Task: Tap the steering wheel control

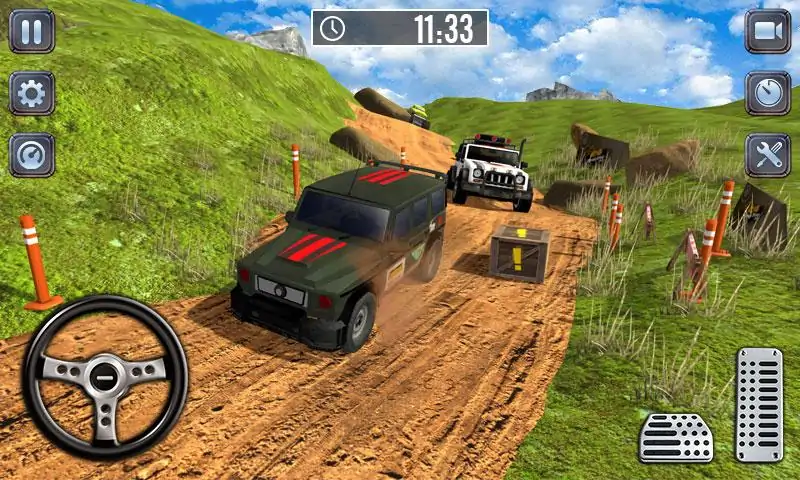Action: pos(105,376)
